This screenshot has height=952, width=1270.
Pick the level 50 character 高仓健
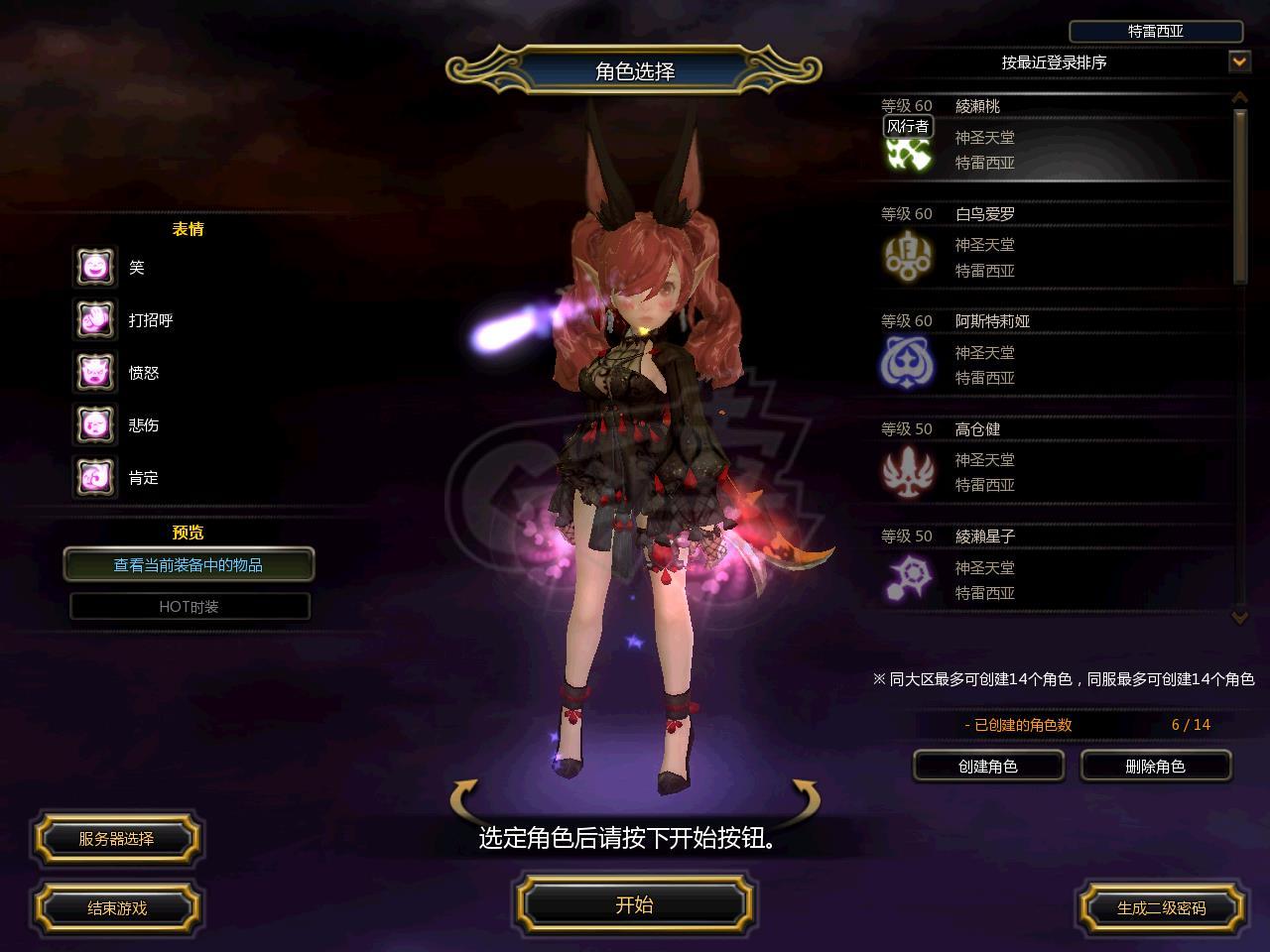(1052, 459)
